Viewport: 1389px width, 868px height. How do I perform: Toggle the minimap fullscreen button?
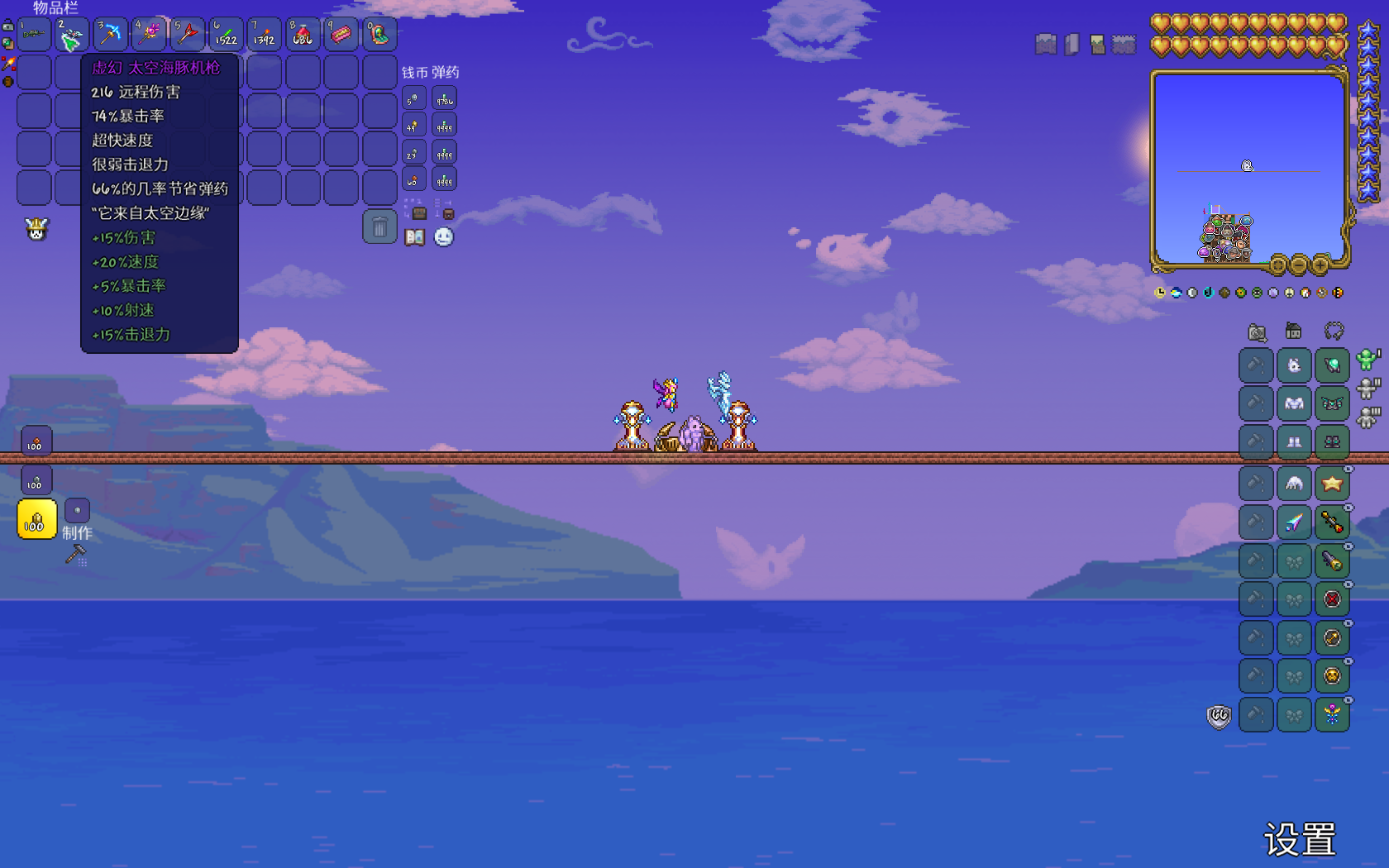[1278, 265]
